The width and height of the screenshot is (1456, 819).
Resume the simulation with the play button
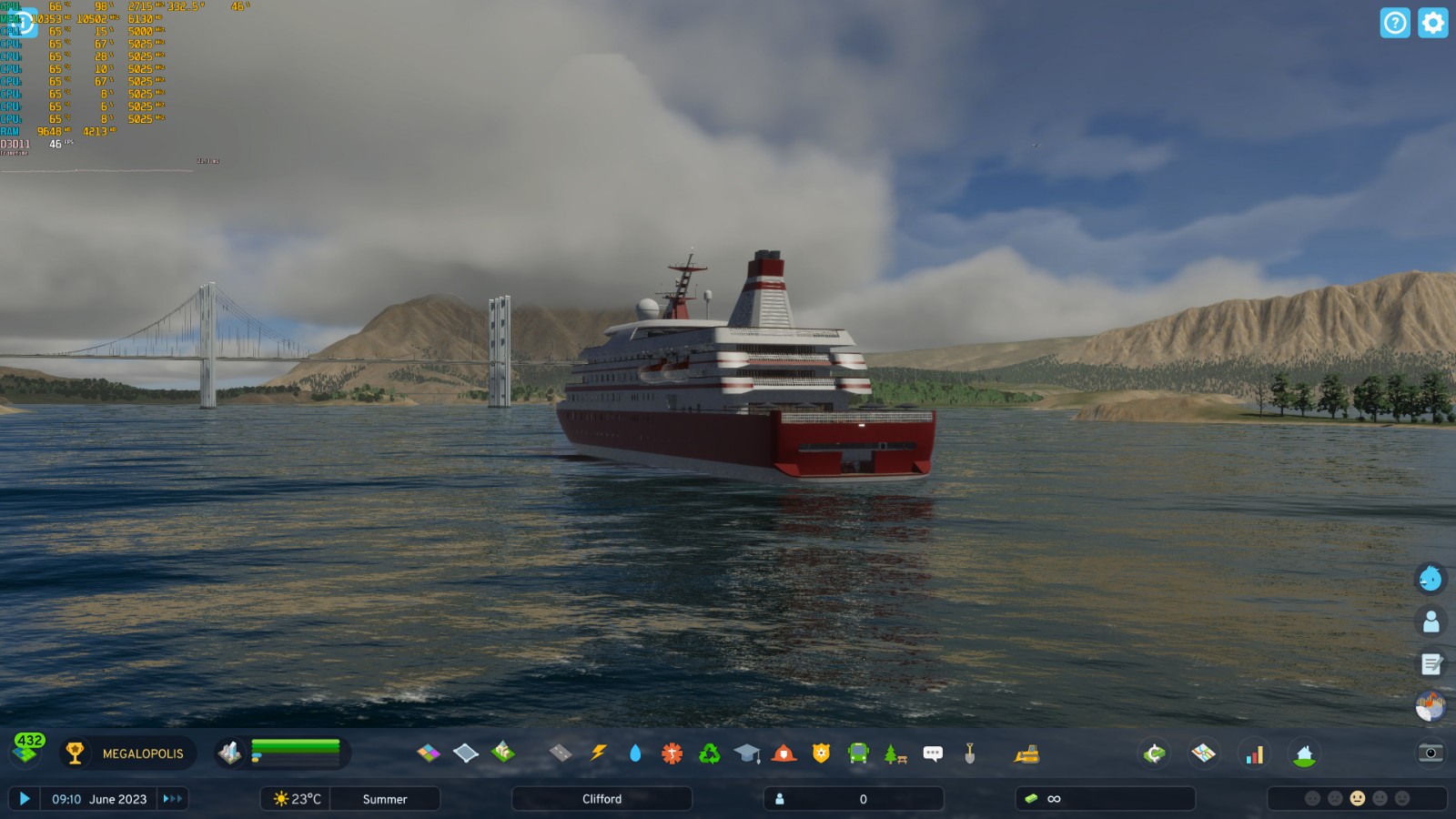(25, 799)
